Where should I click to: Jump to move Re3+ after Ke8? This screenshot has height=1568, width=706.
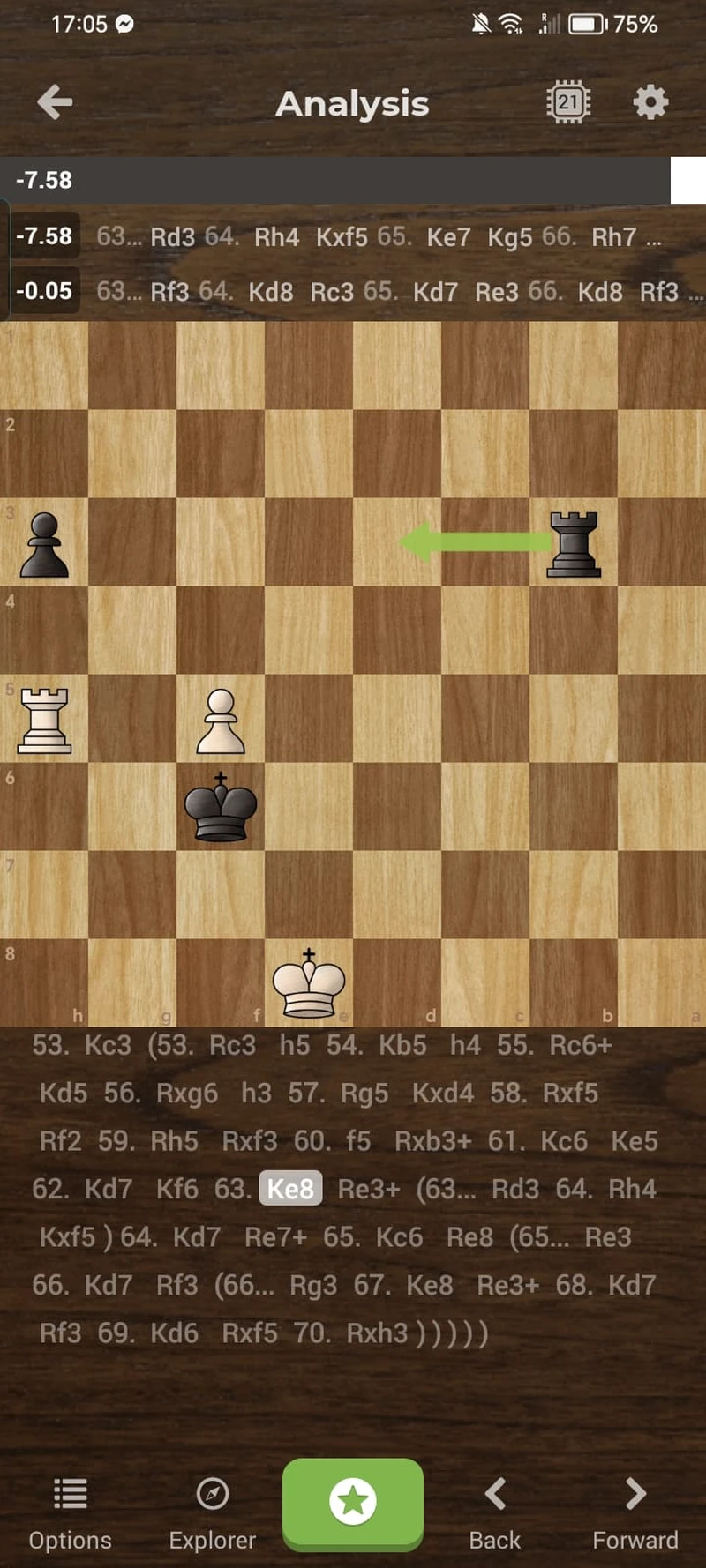click(x=368, y=1189)
